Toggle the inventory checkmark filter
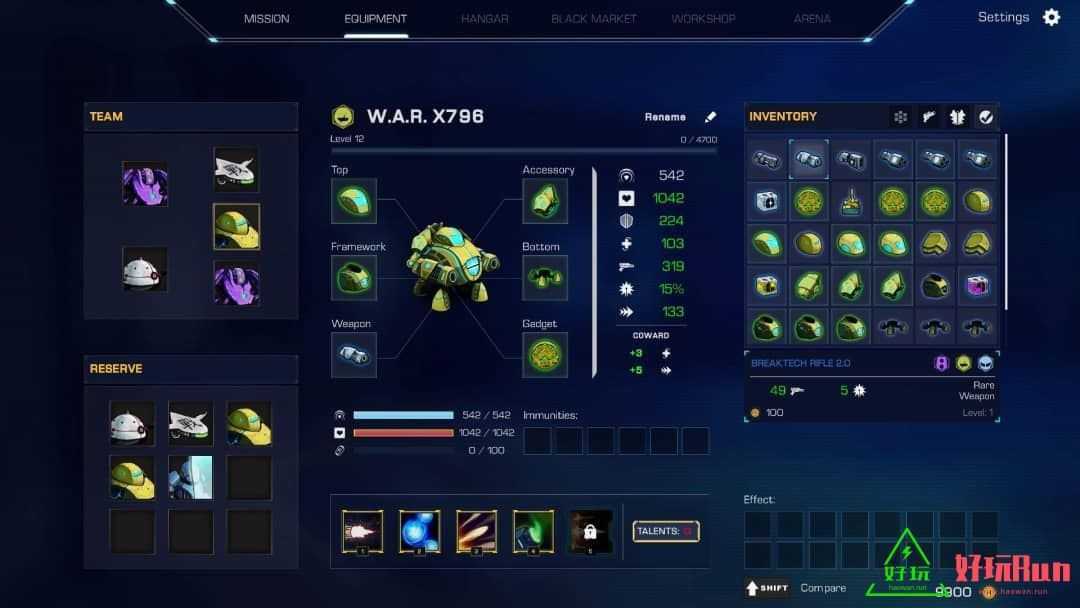 tap(986, 117)
